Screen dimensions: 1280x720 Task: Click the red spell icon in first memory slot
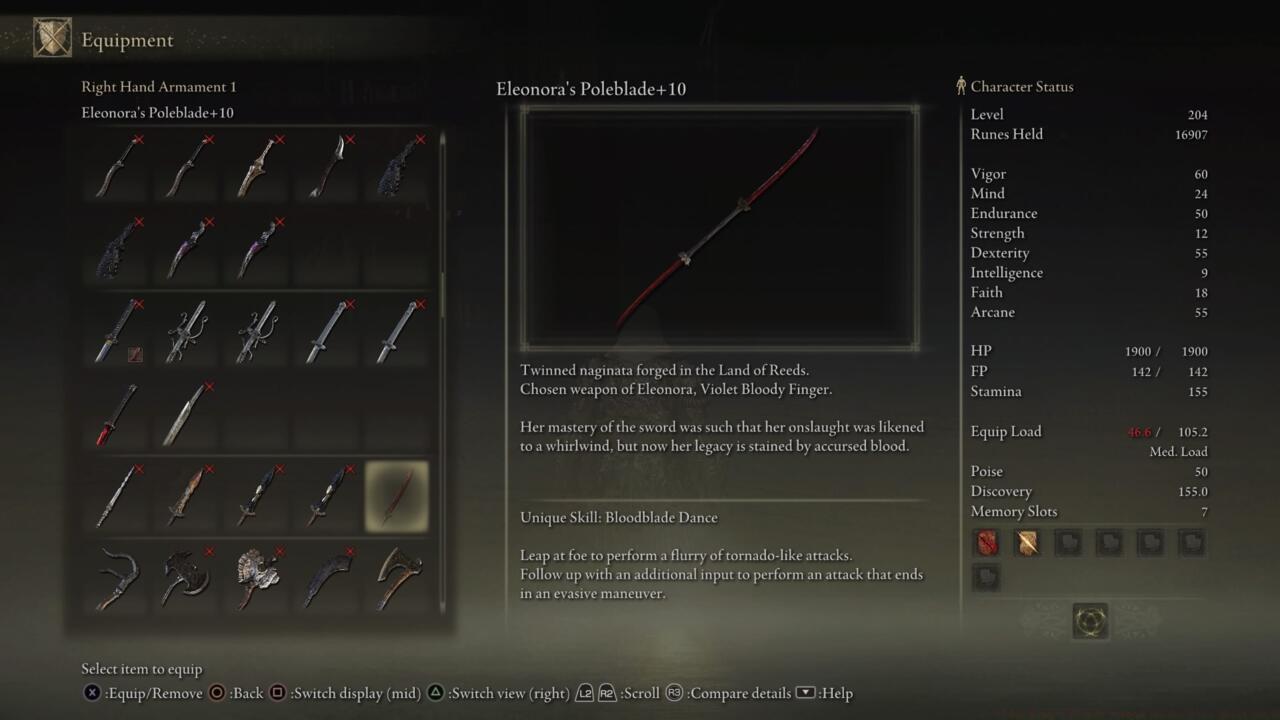coord(986,542)
